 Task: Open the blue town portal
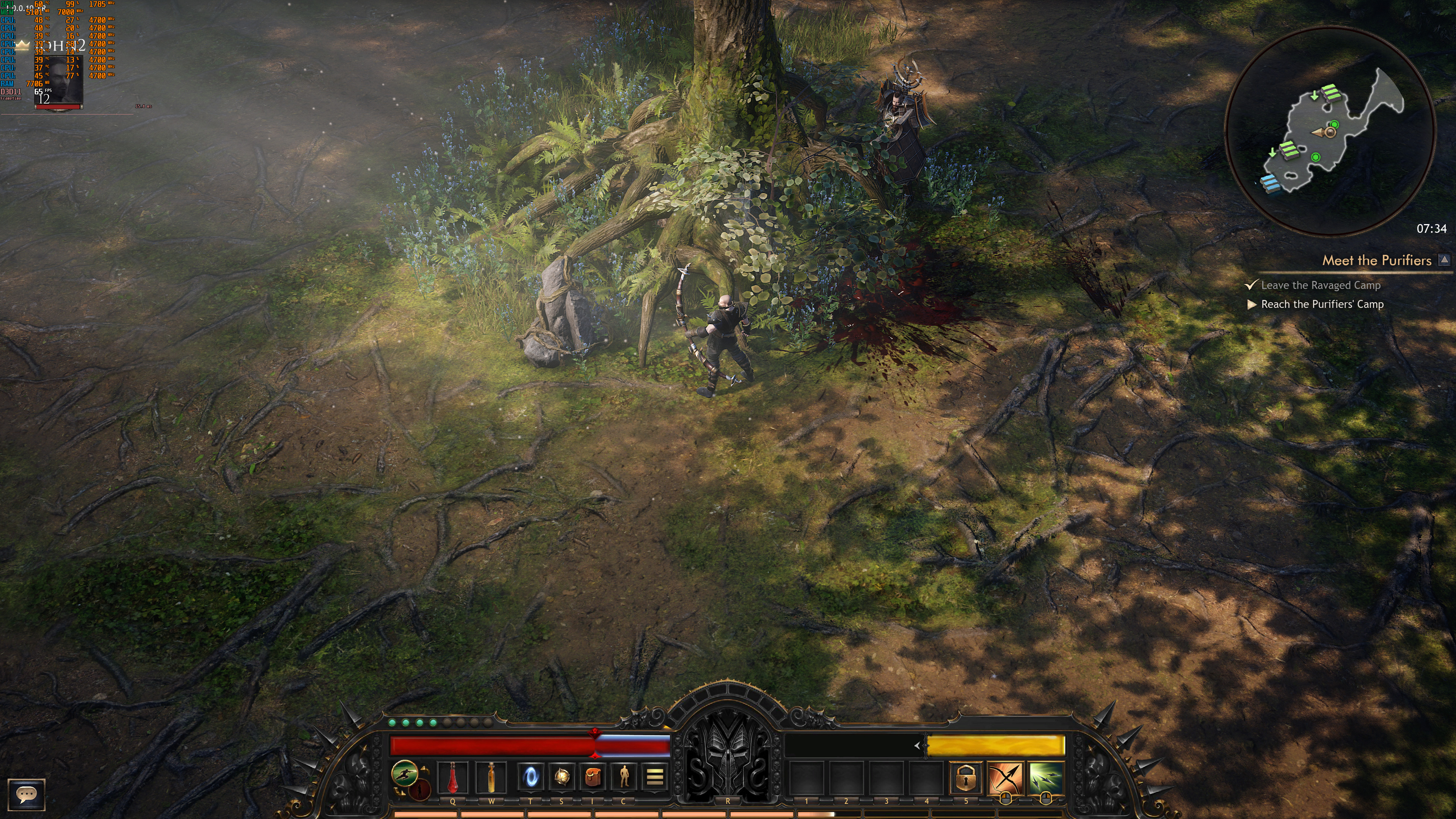[x=531, y=777]
